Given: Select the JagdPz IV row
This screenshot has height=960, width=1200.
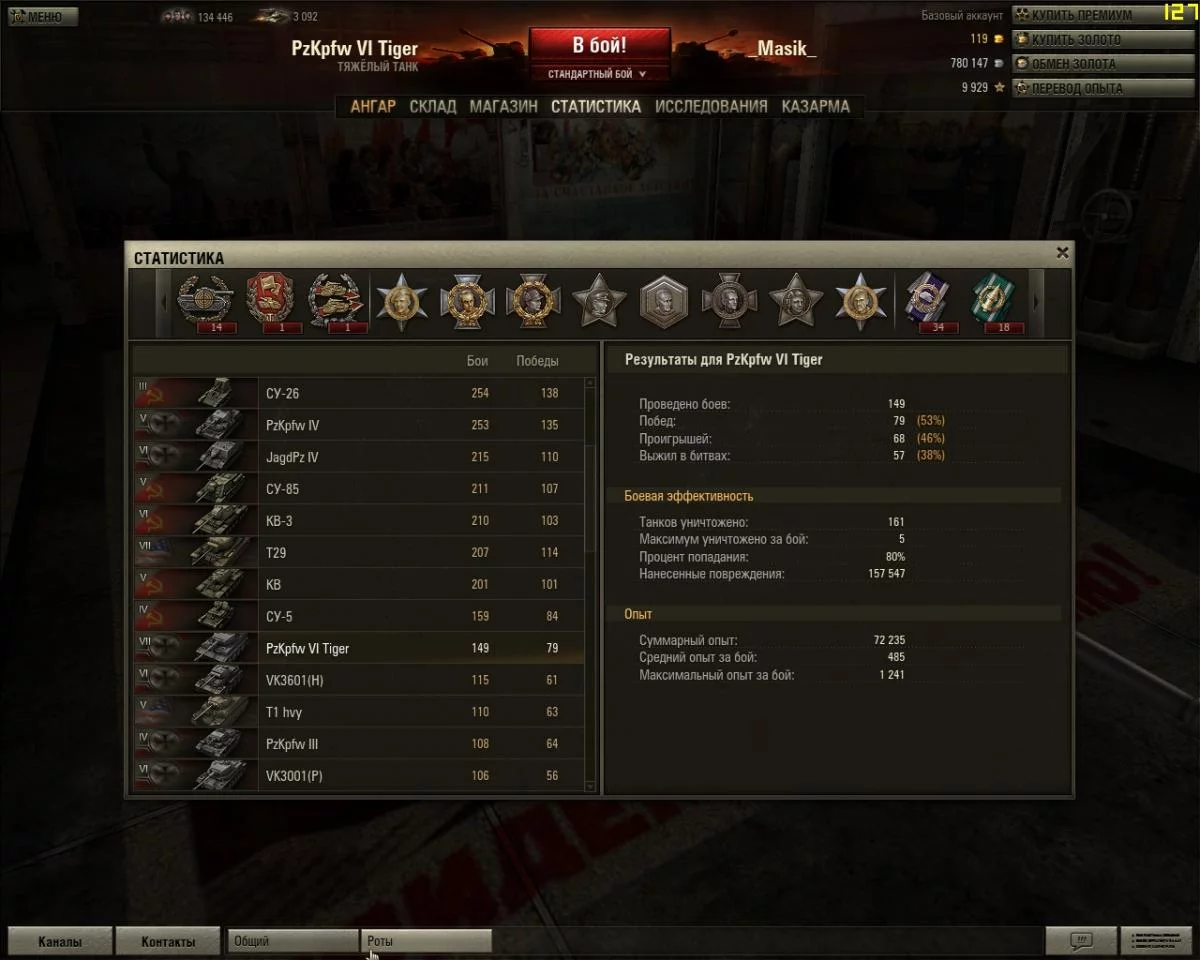Looking at the screenshot, I should [359, 457].
